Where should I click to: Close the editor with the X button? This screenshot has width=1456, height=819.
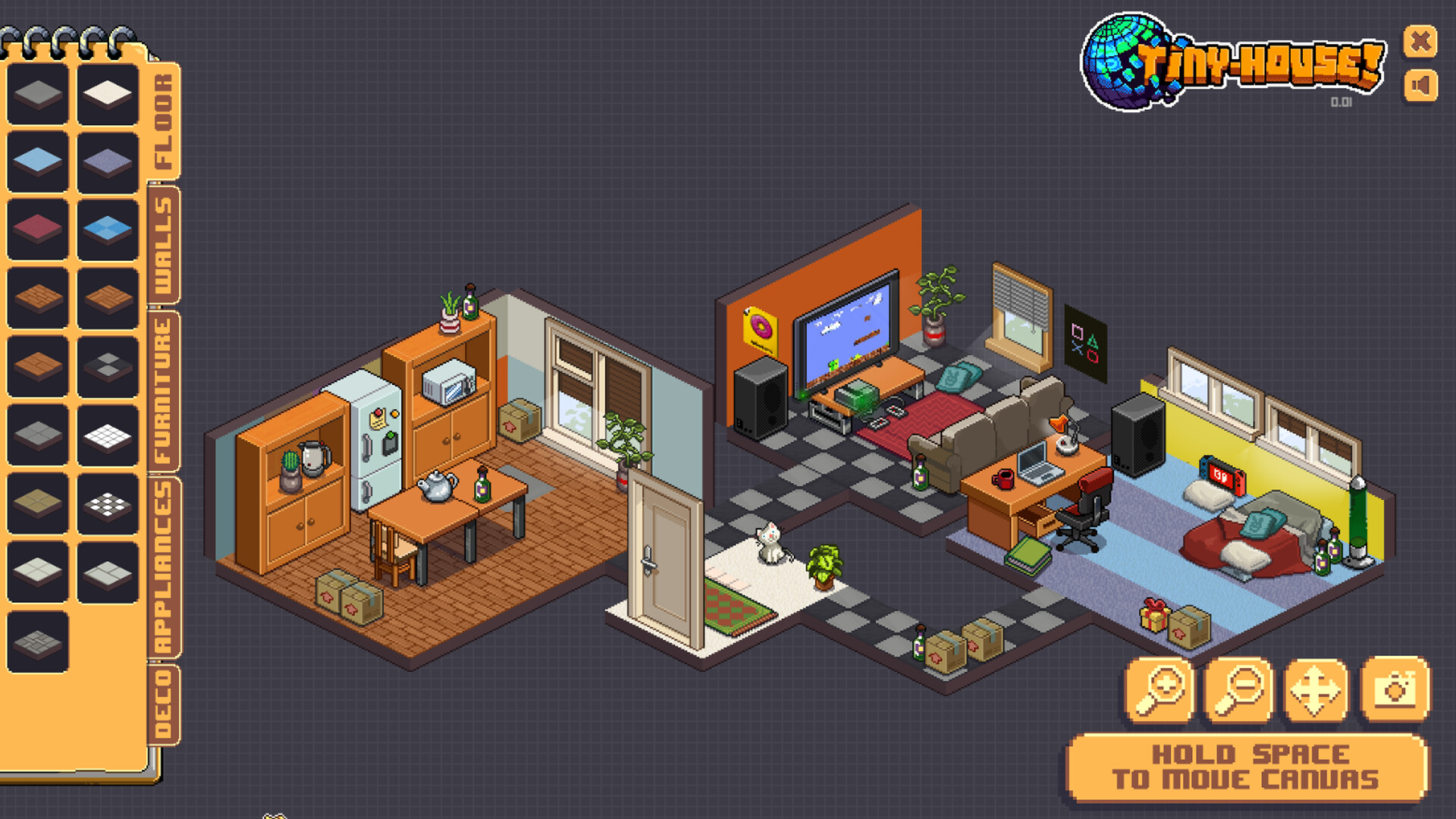tap(1420, 42)
